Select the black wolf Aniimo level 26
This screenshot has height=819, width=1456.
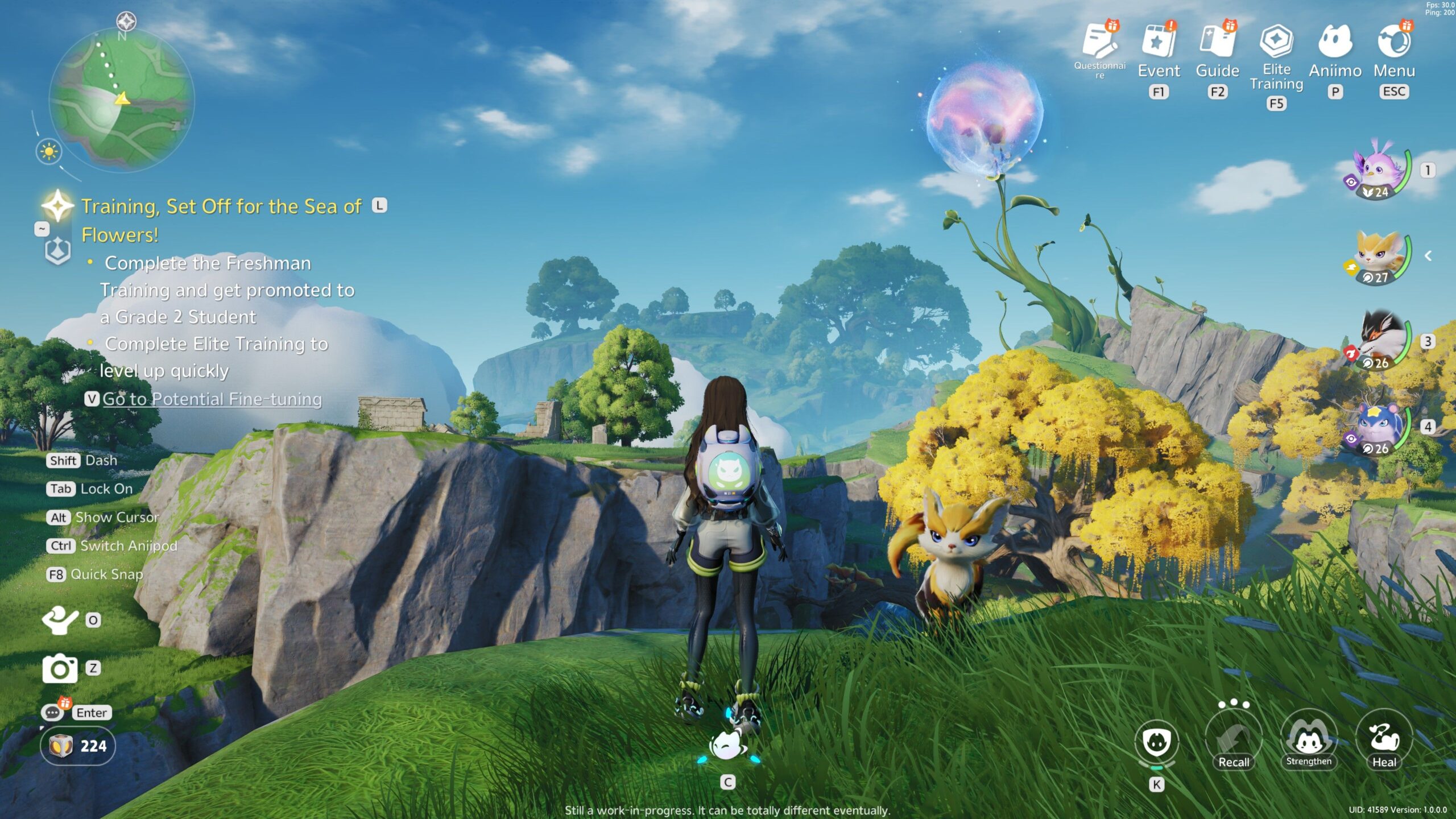coord(1380,341)
